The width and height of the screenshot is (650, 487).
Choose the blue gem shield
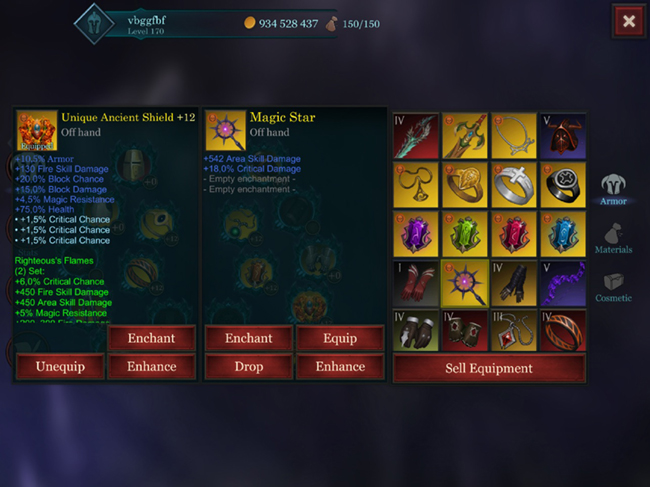click(563, 234)
